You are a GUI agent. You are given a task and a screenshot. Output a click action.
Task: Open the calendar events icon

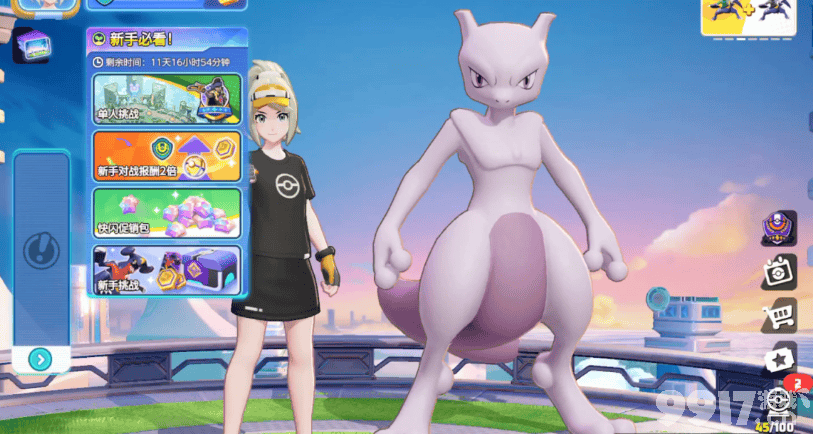[x=778, y=272]
